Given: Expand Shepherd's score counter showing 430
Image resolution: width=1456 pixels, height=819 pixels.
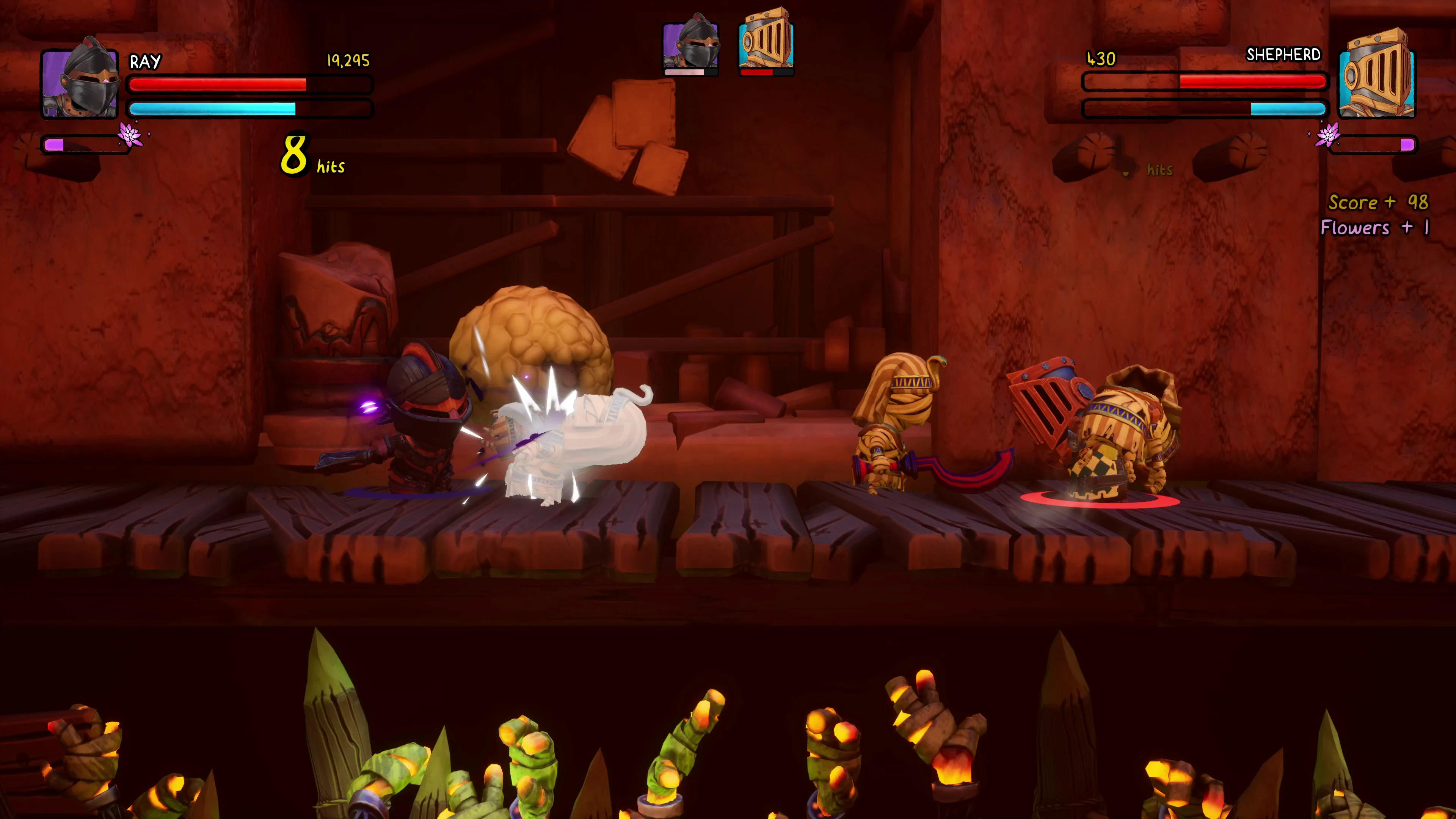Looking at the screenshot, I should [x=1100, y=59].
